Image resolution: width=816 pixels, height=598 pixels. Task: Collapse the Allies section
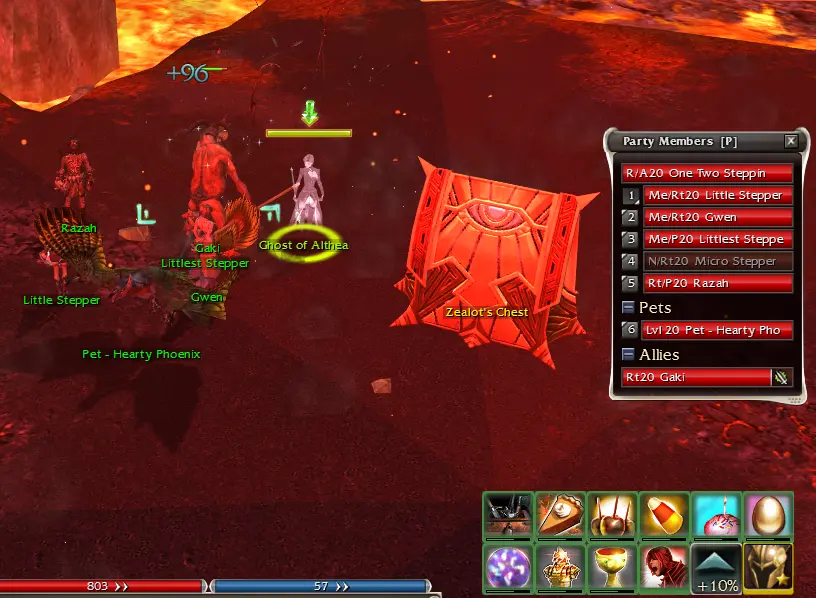tap(628, 355)
